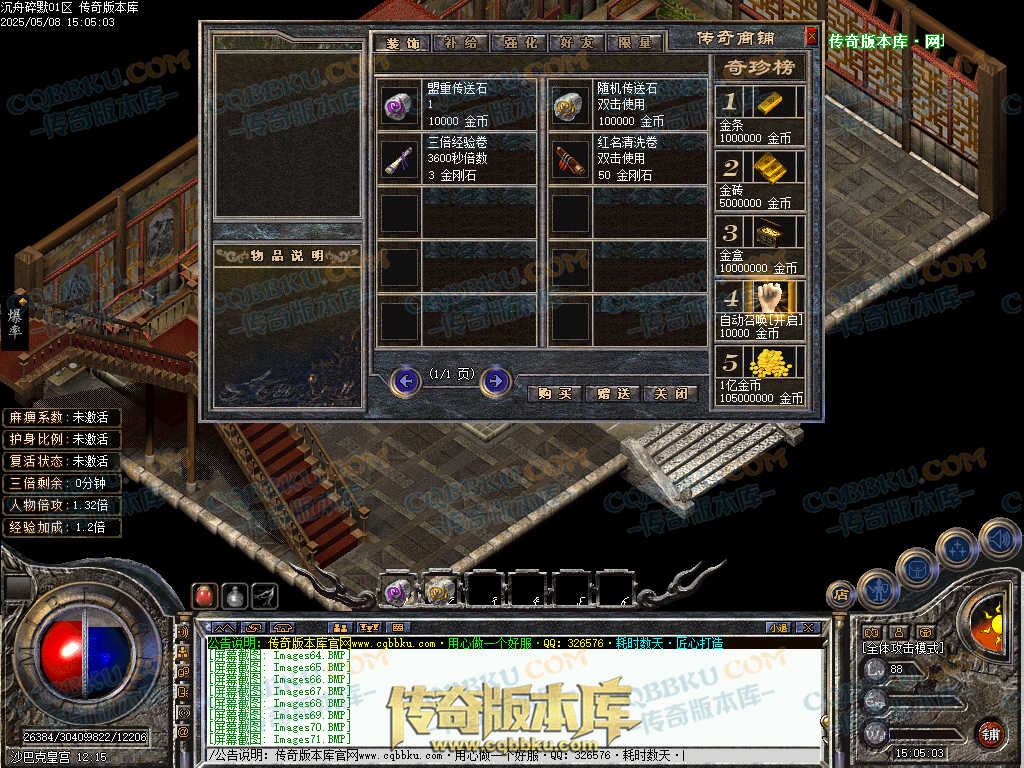Select the 自动召唤 fist item
This screenshot has width=1024, height=768.
pos(777,297)
